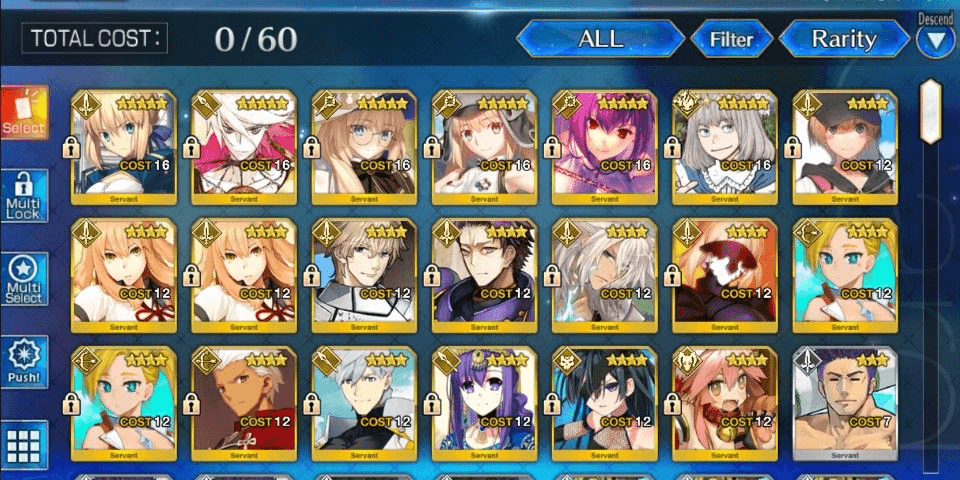Choose the purple-haired Scathach servant card
Screen dimensions: 960x480
coord(604,146)
